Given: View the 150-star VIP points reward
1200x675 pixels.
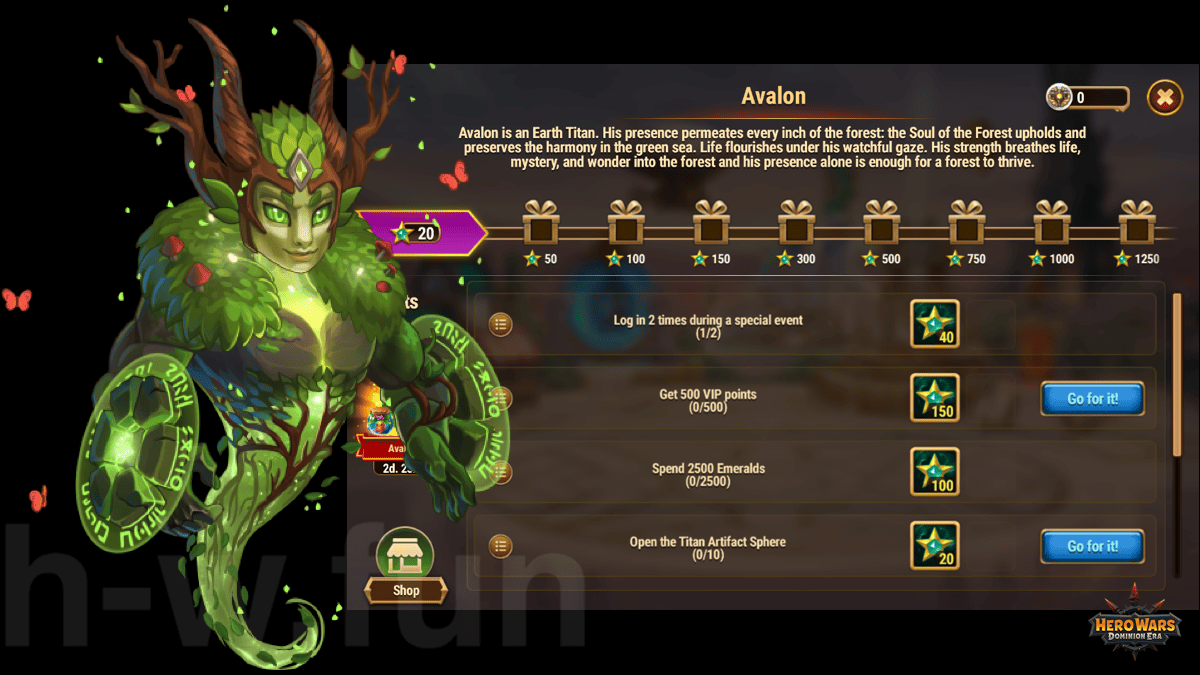Looking at the screenshot, I should click(935, 398).
